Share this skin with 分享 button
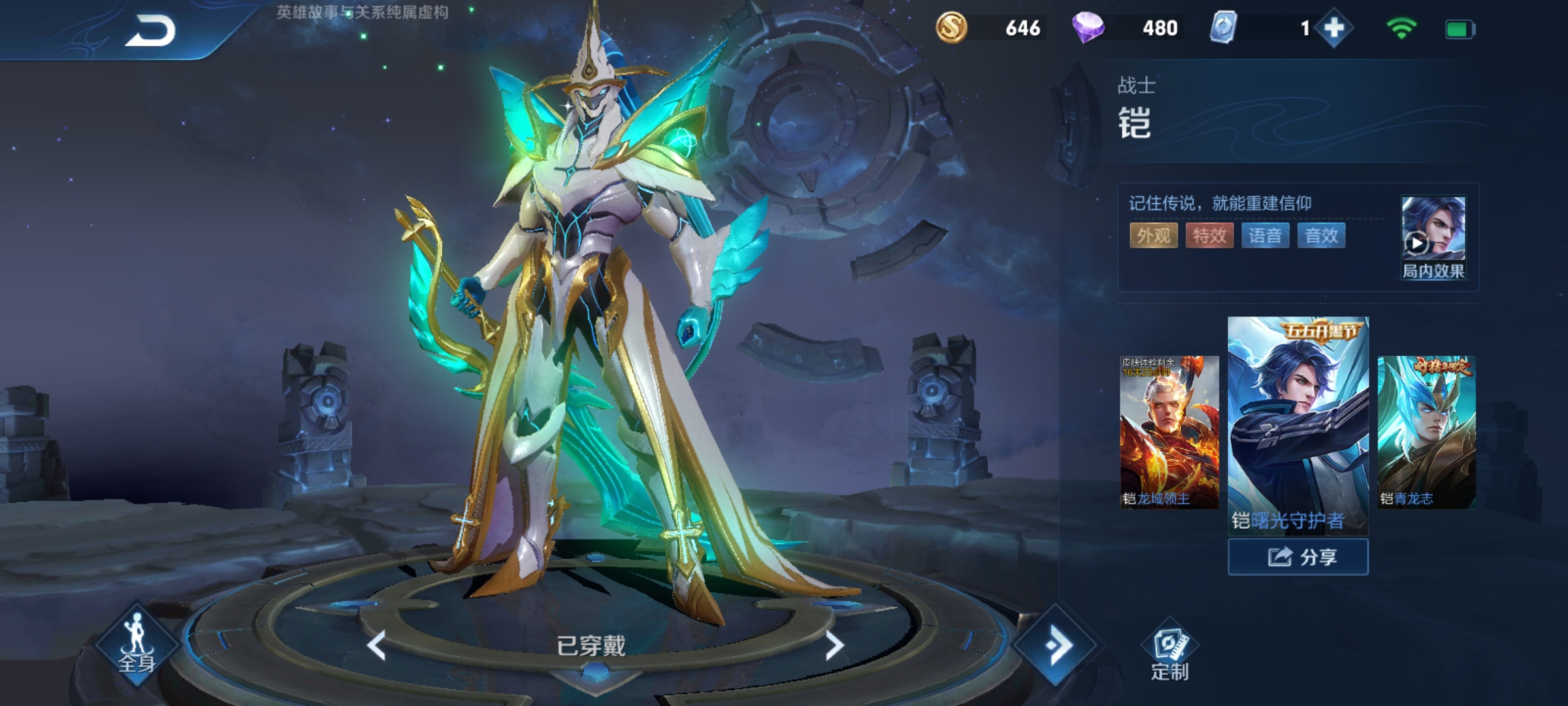Screen dimensions: 1568x706 1298,557
